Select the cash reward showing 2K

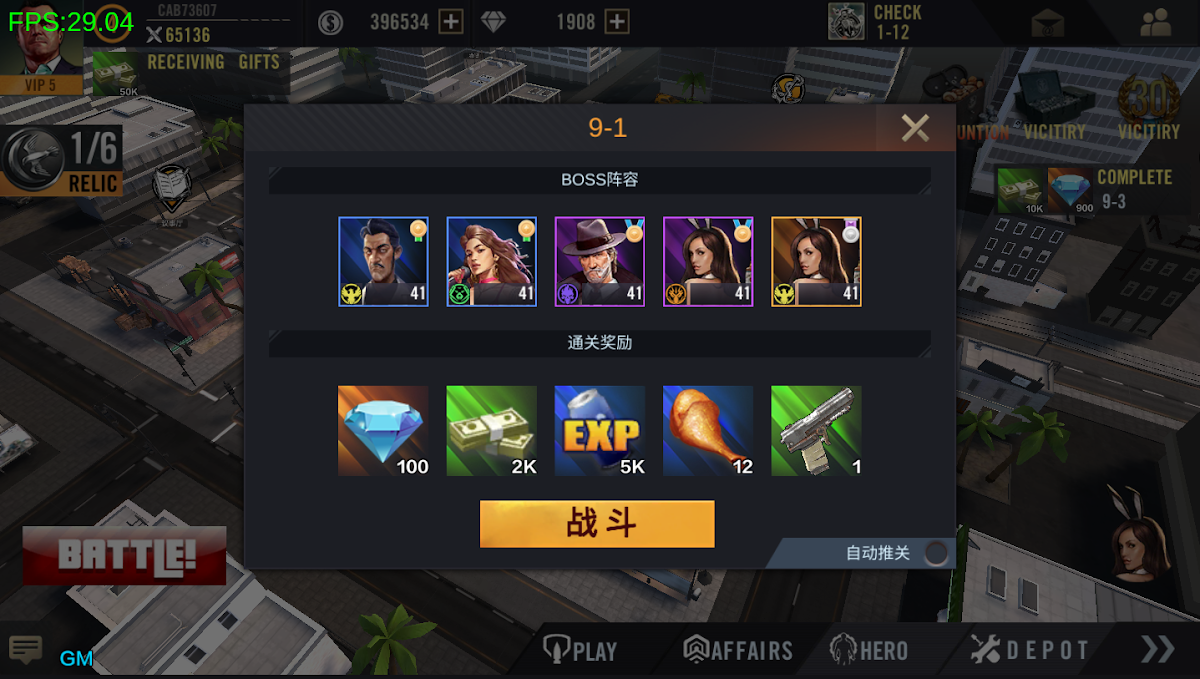[x=491, y=431]
